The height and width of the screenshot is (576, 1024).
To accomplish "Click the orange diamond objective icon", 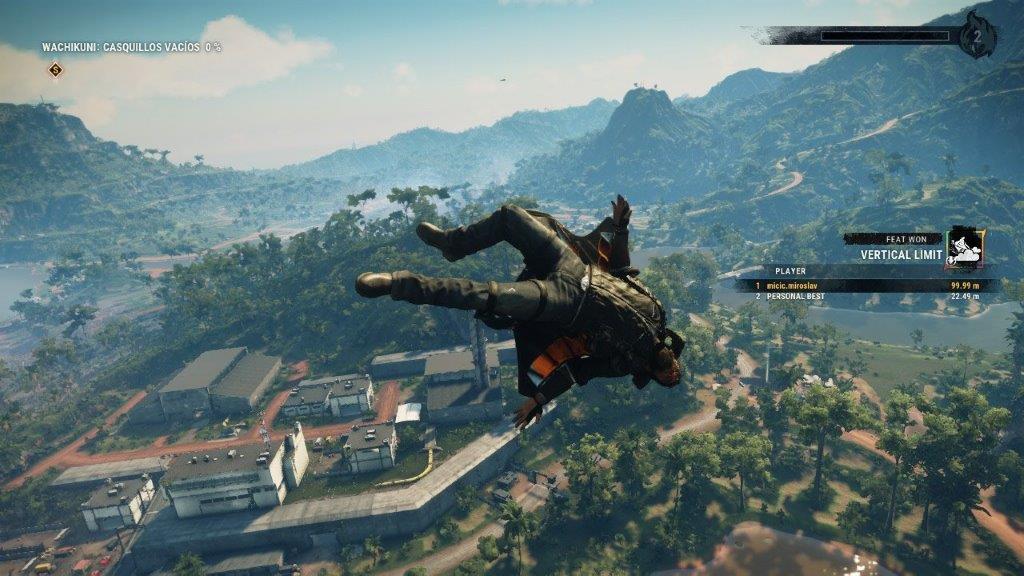I will 56,69.
